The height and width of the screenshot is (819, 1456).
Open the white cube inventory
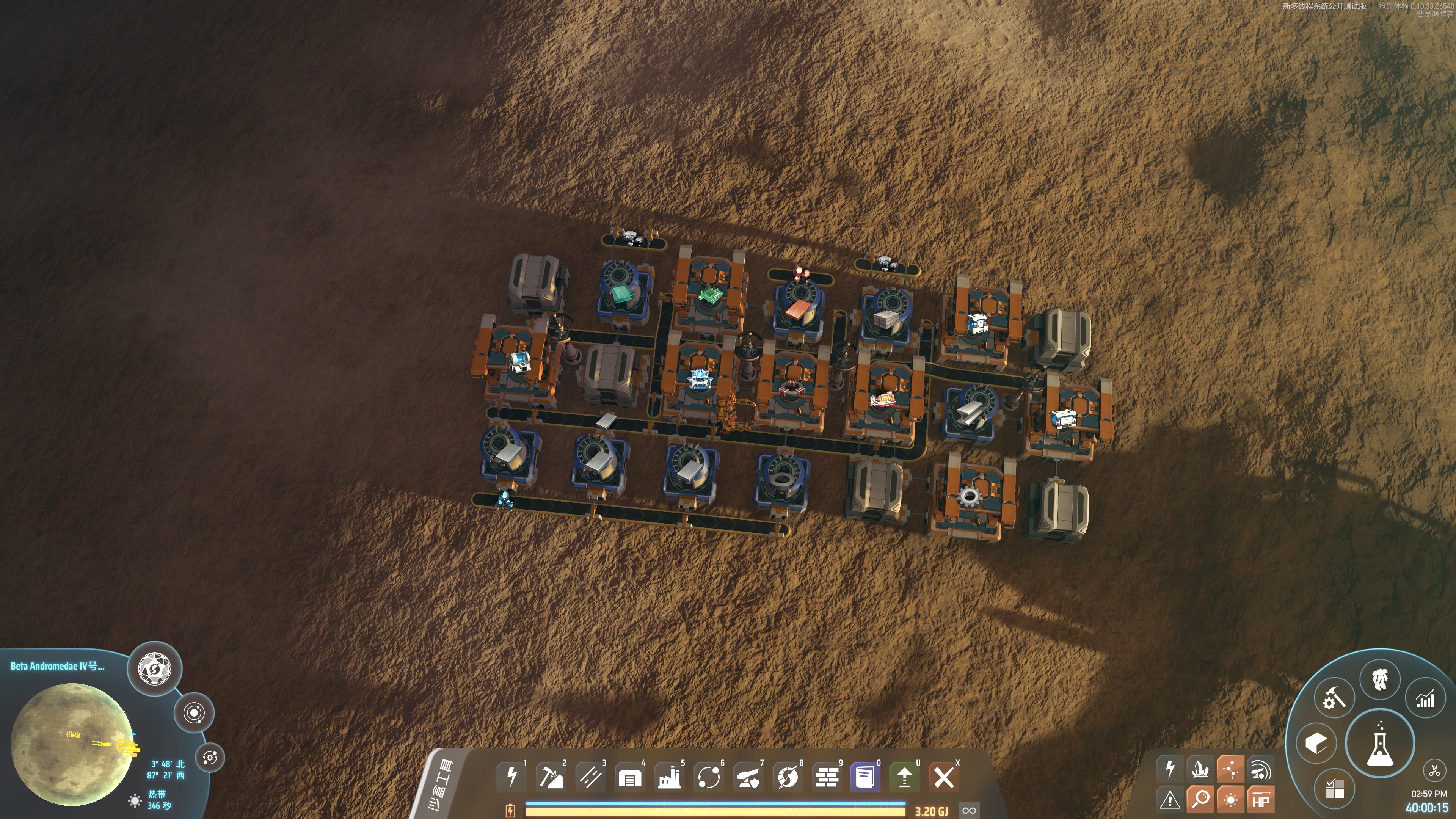coord(1316,743)
